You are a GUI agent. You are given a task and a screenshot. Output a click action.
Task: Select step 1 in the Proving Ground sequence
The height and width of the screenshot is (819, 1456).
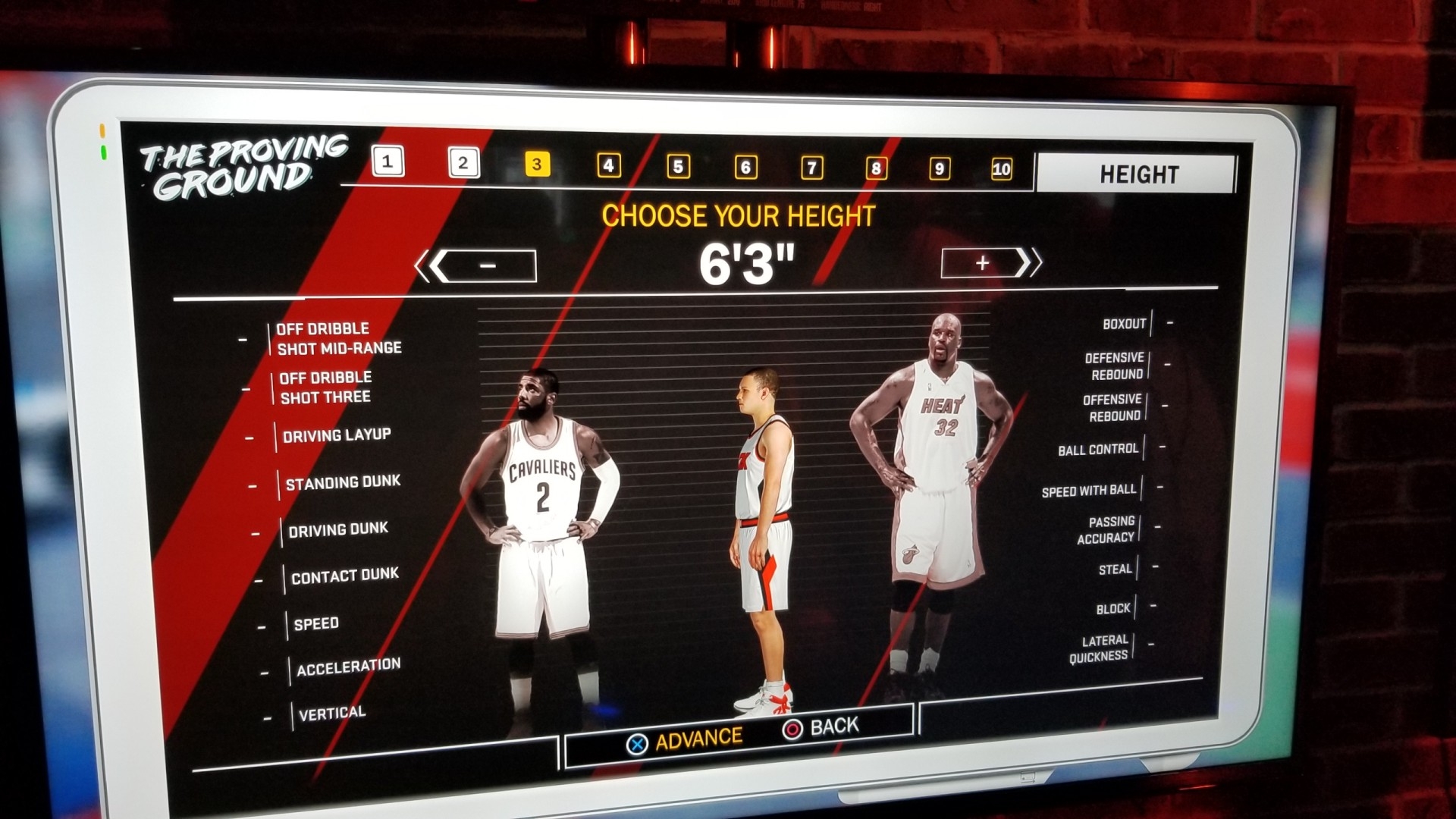click(389, 162)
